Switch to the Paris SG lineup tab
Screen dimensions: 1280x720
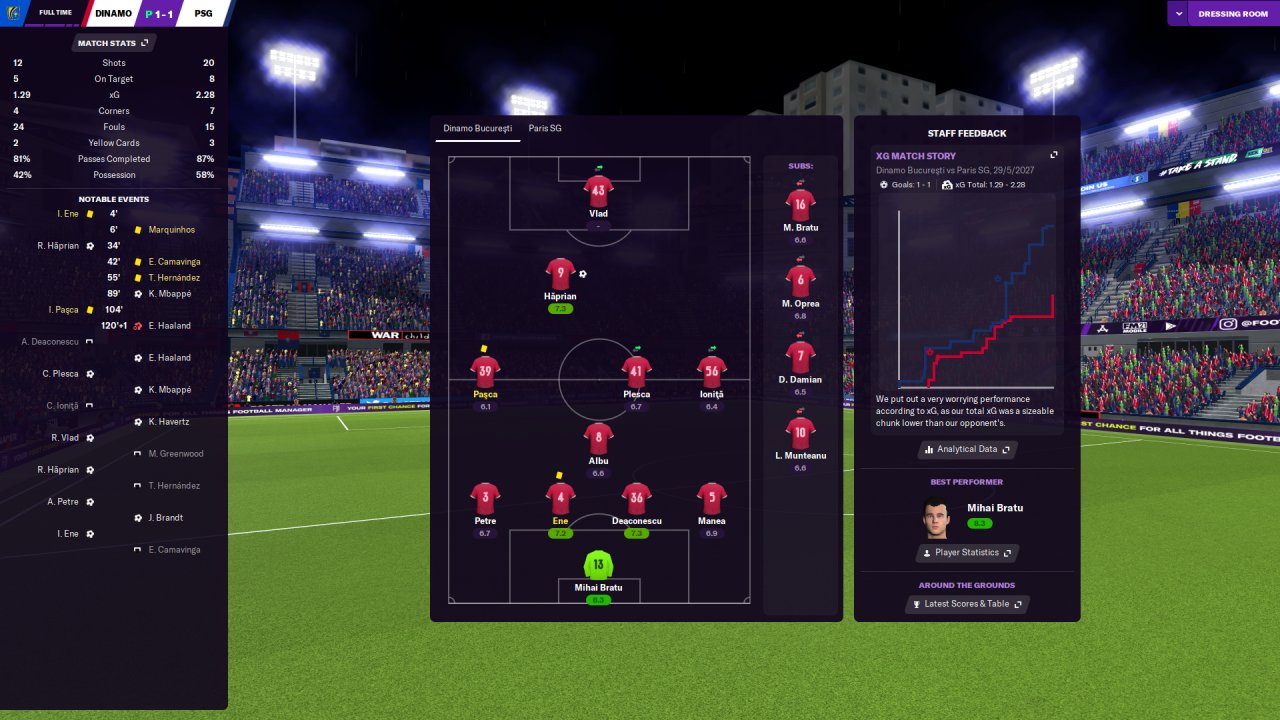point(545,129)
